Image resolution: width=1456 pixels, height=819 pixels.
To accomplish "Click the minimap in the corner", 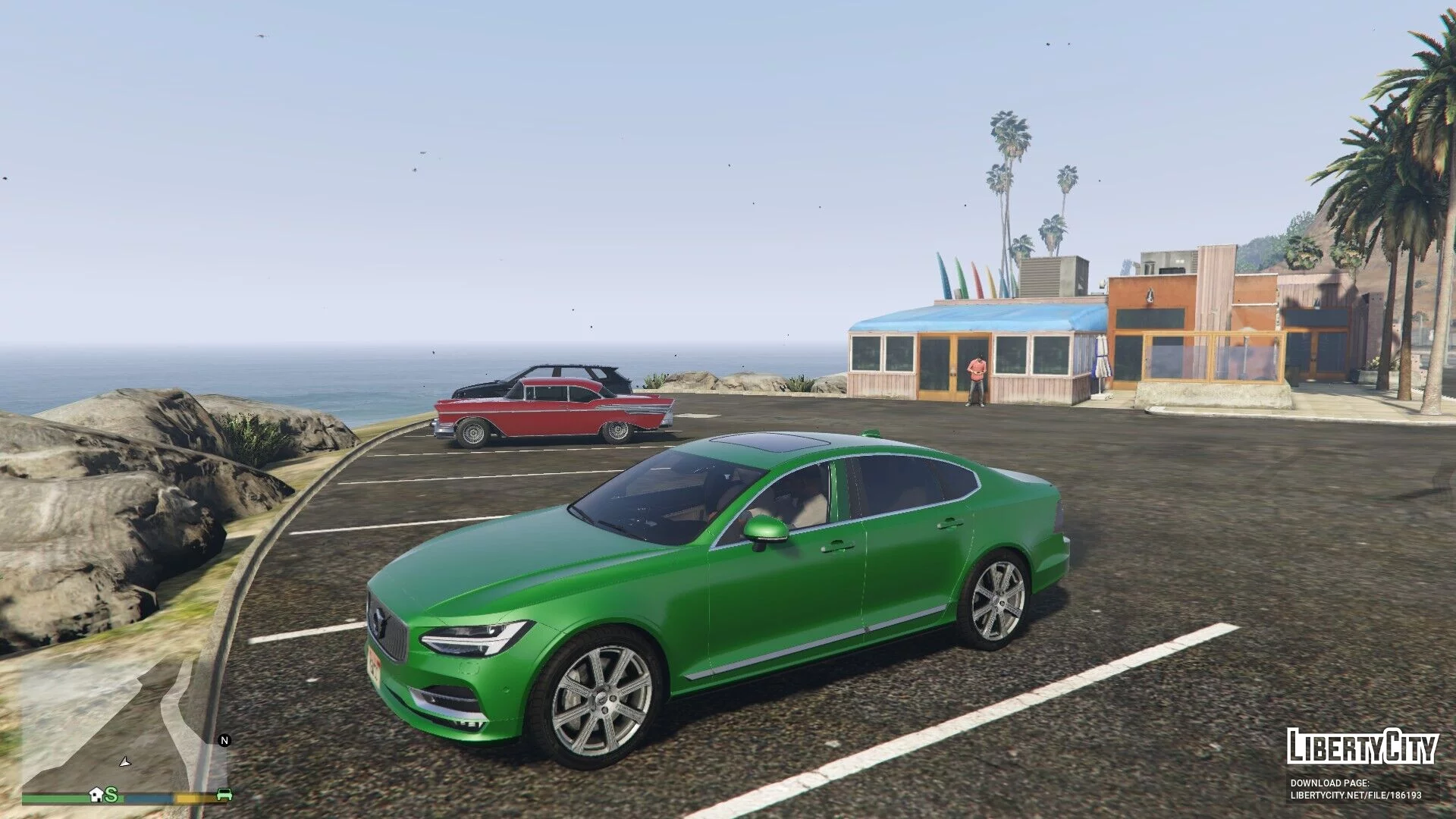I will pos(125,724).
